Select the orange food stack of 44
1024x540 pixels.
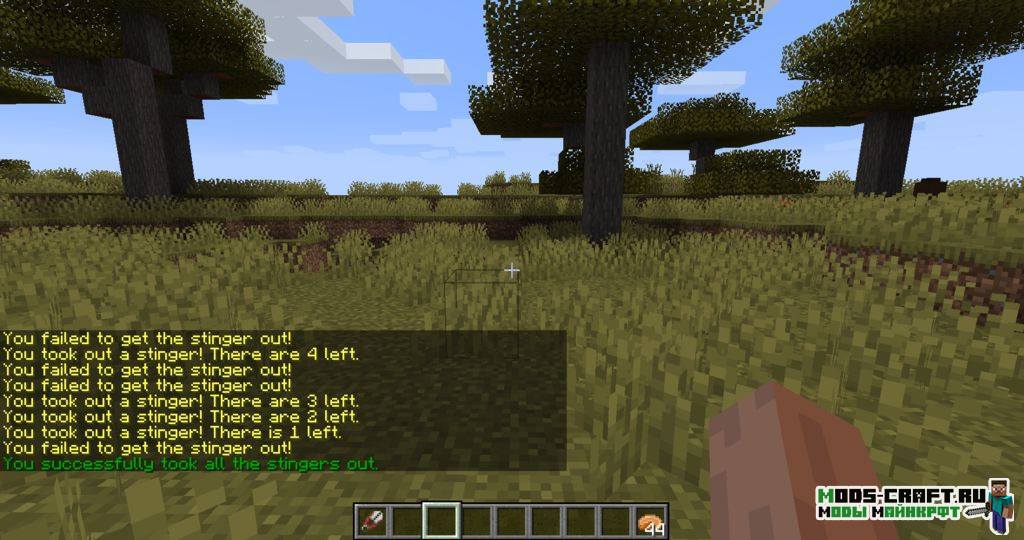[650, 521]
